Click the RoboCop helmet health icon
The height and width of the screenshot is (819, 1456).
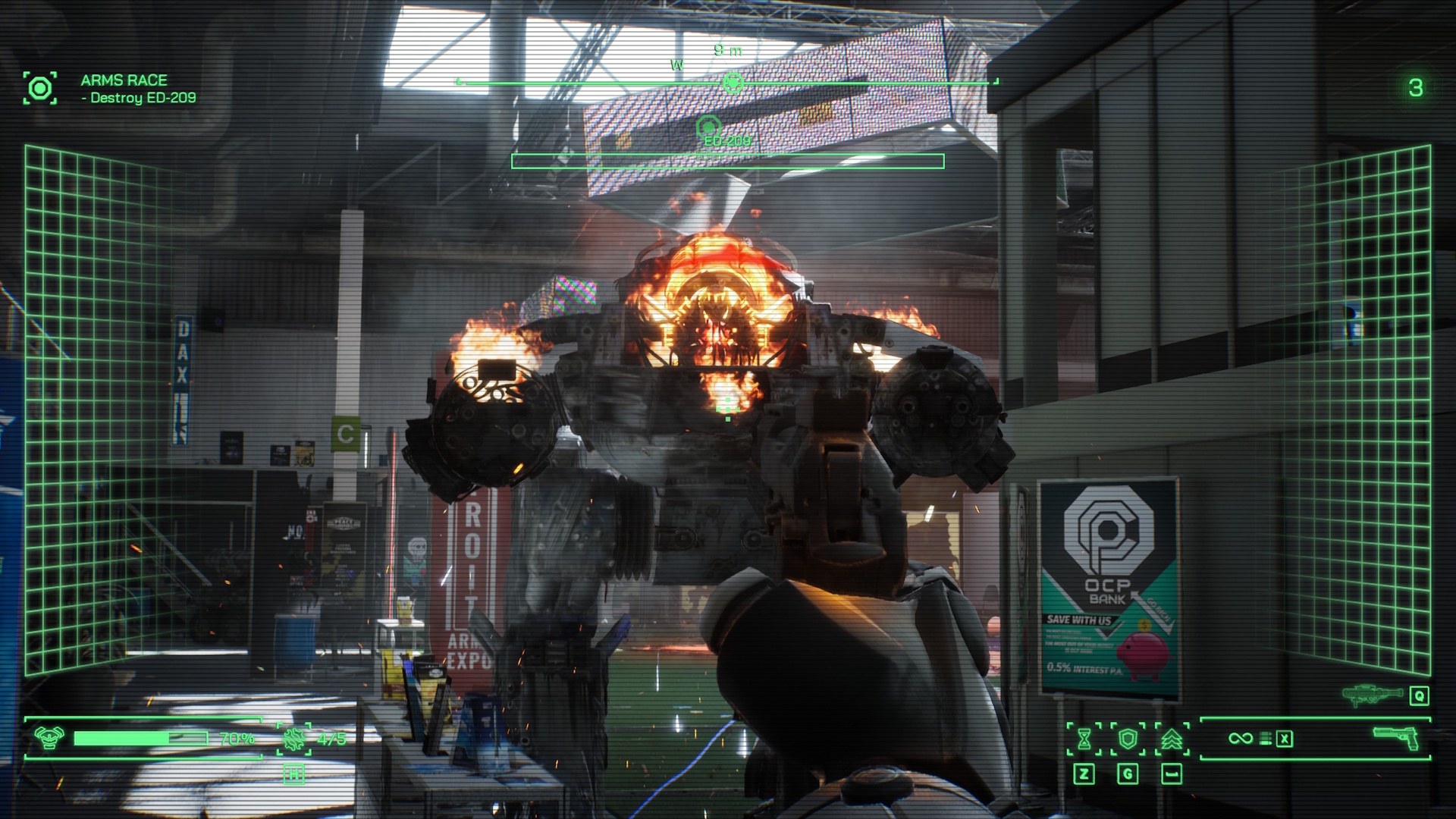49,737
